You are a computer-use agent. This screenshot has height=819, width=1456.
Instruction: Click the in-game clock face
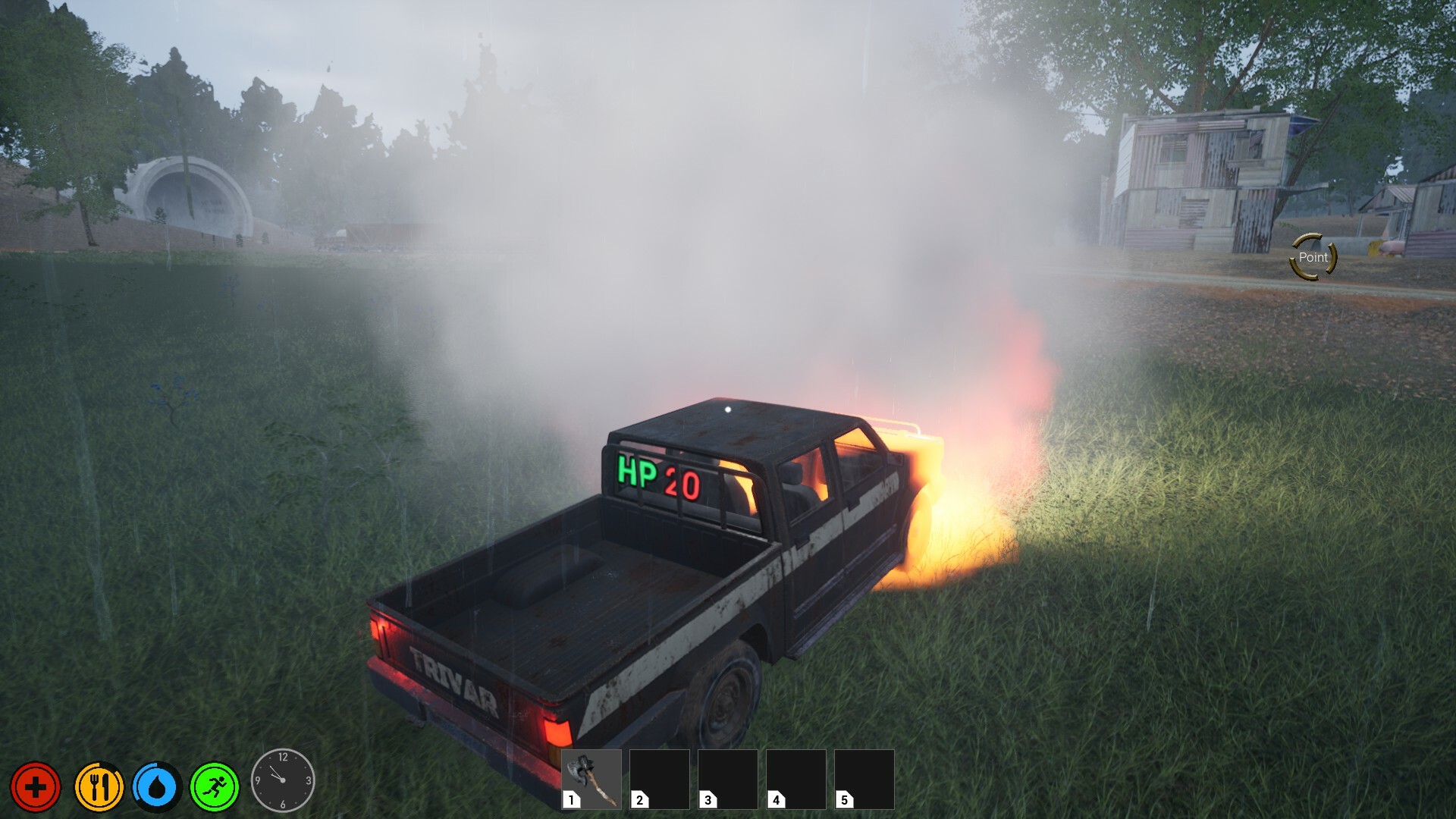tap(282, 779)
